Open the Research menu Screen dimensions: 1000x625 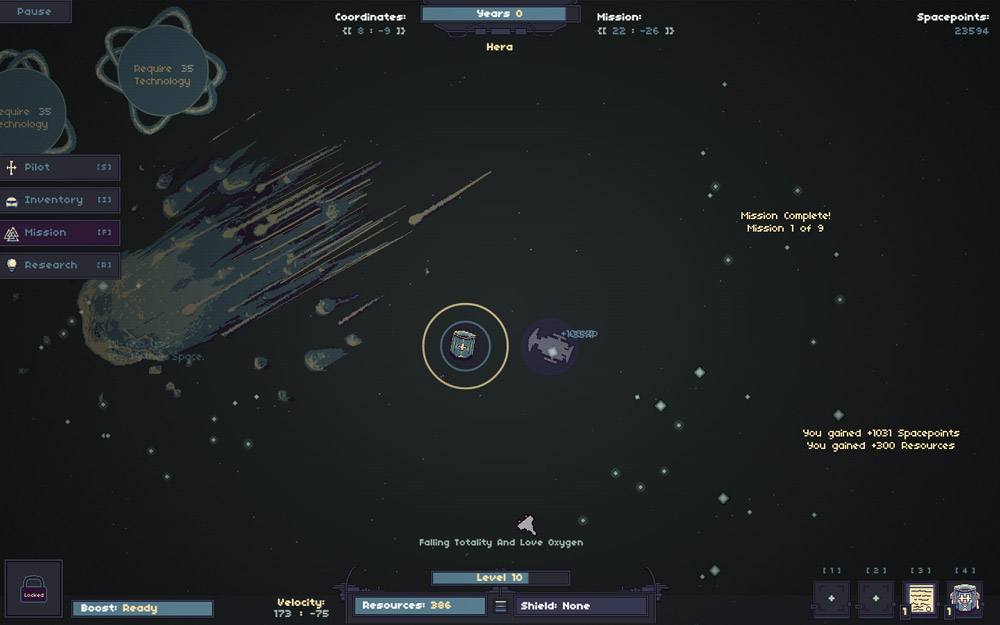click(60, 266)
